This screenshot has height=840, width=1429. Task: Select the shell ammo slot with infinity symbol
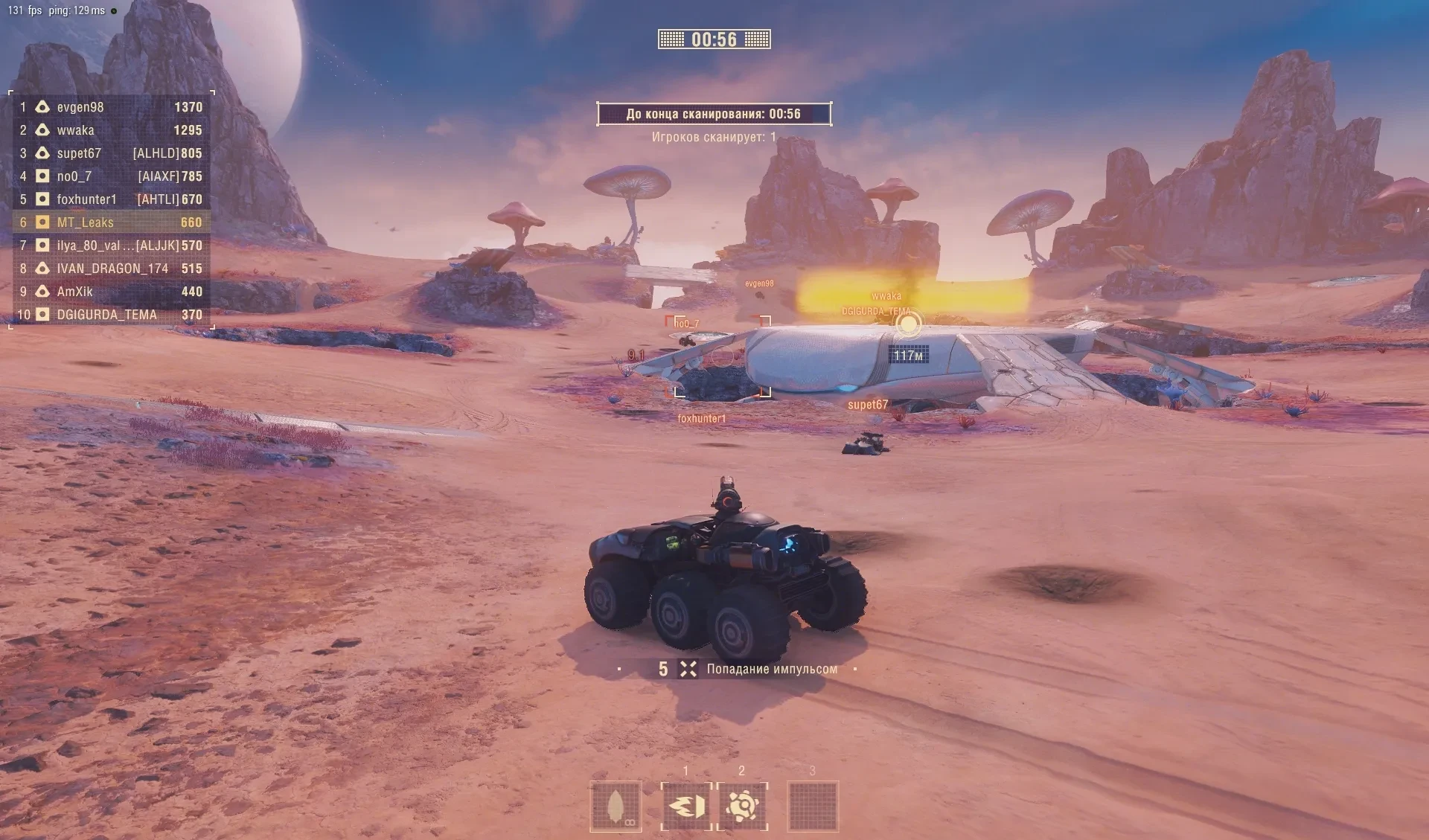point(616,806)
